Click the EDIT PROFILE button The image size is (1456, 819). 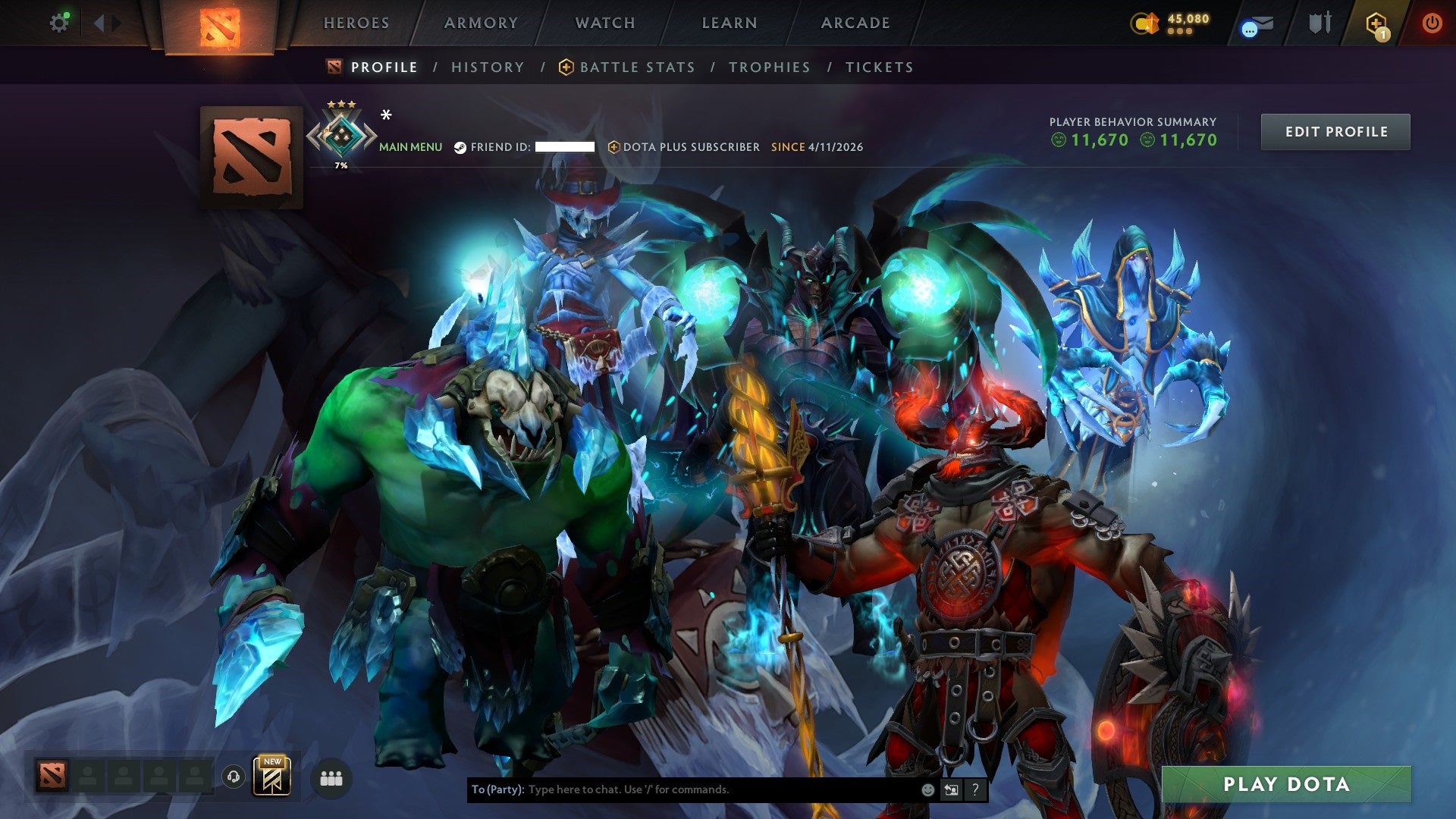[x=1335, y=131]
